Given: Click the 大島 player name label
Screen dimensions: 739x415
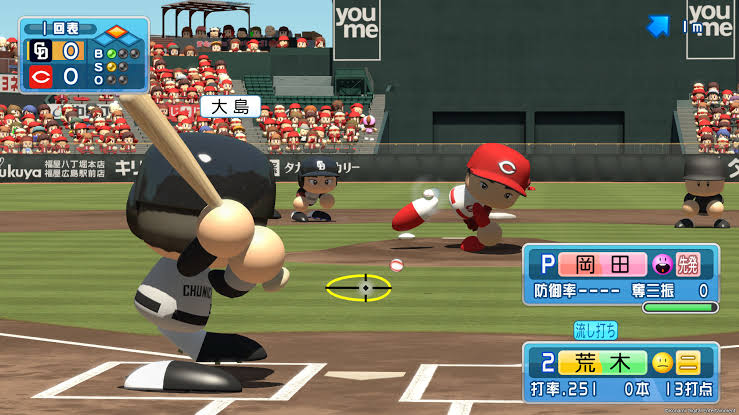Looking at the screenshot, I should (230, 106).
